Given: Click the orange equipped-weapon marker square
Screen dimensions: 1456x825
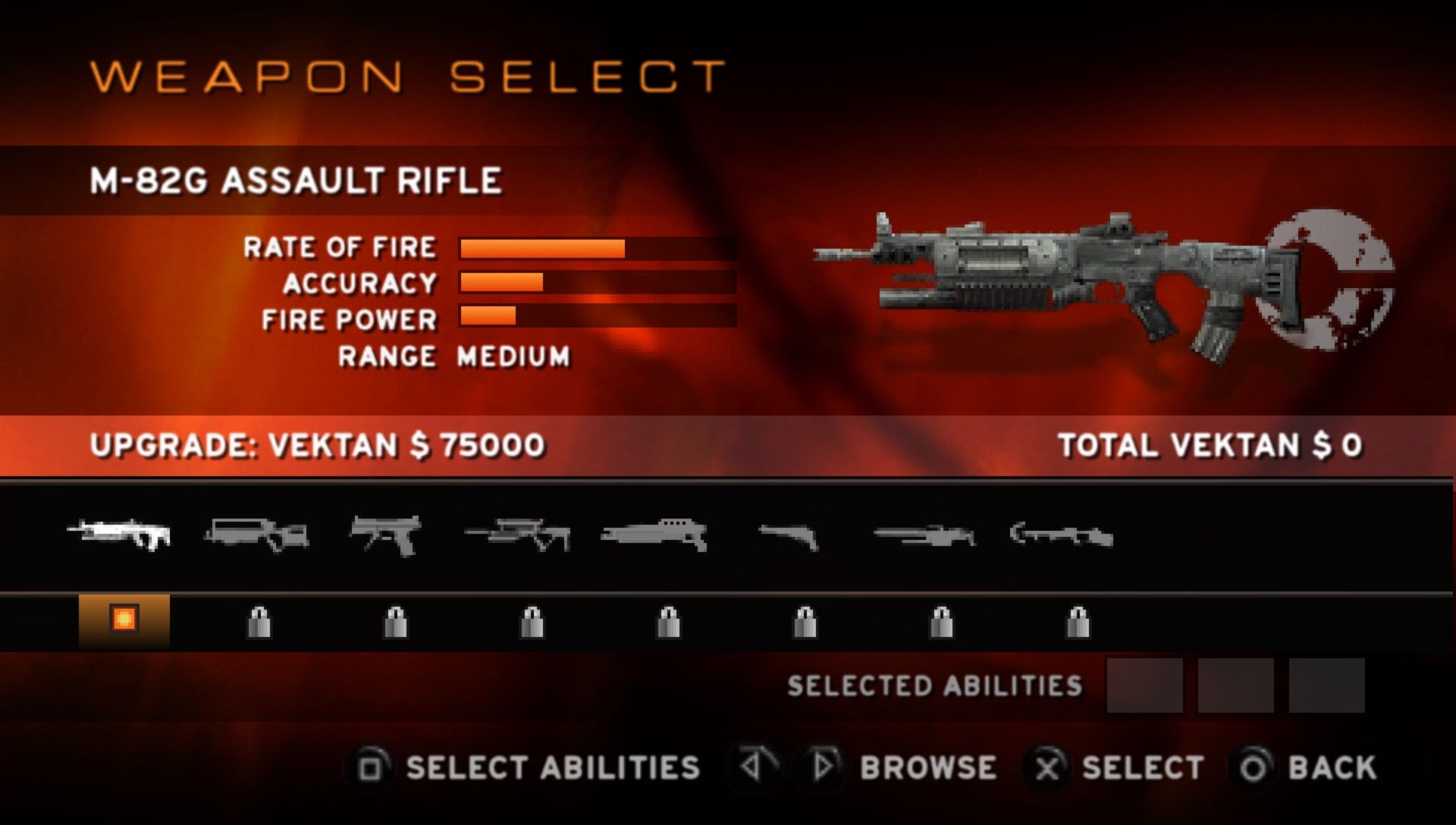Looking at the screenshot, I should (124, 620).
